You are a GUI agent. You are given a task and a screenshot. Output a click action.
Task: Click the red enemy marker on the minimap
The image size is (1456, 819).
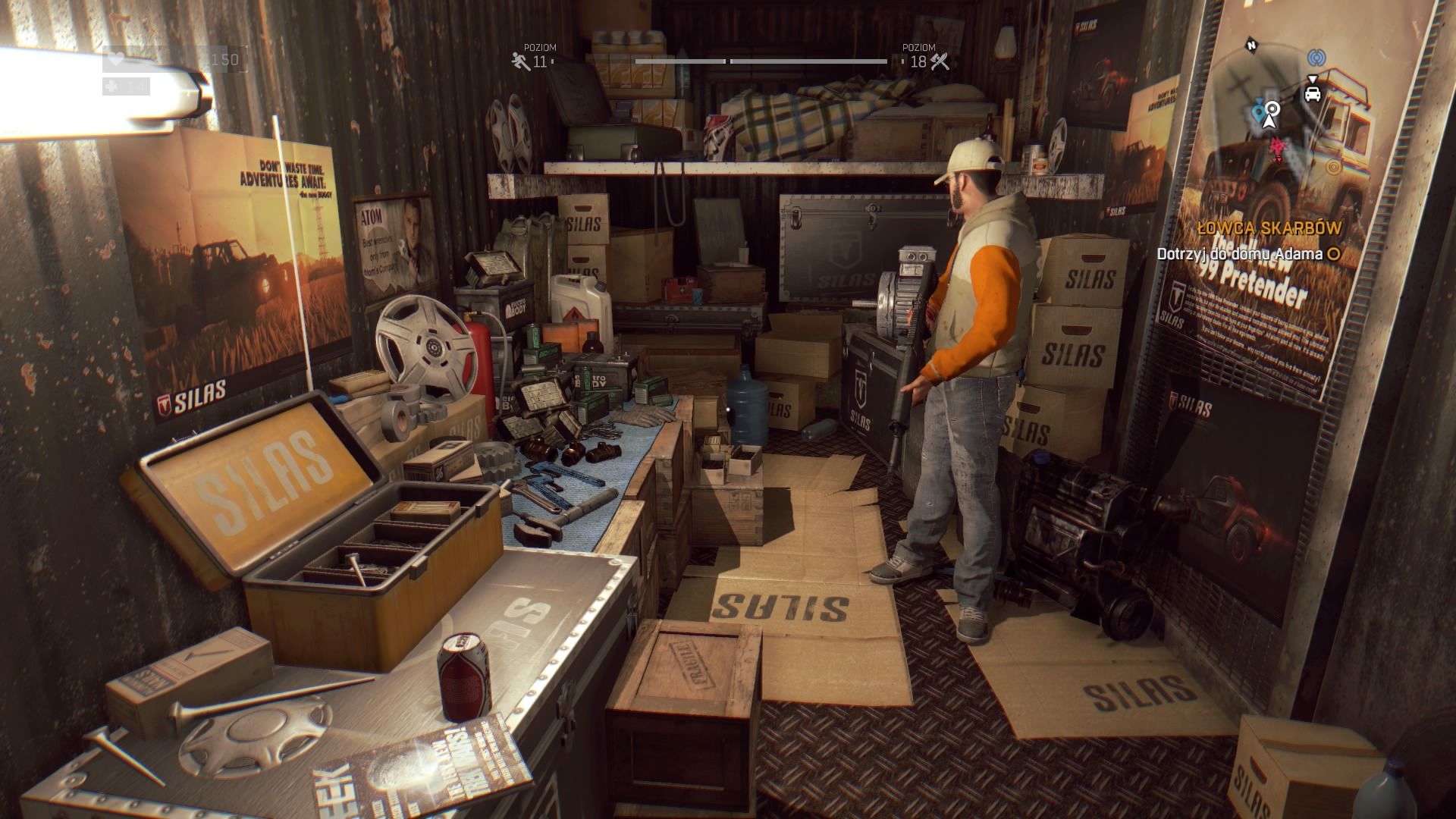1278,147
